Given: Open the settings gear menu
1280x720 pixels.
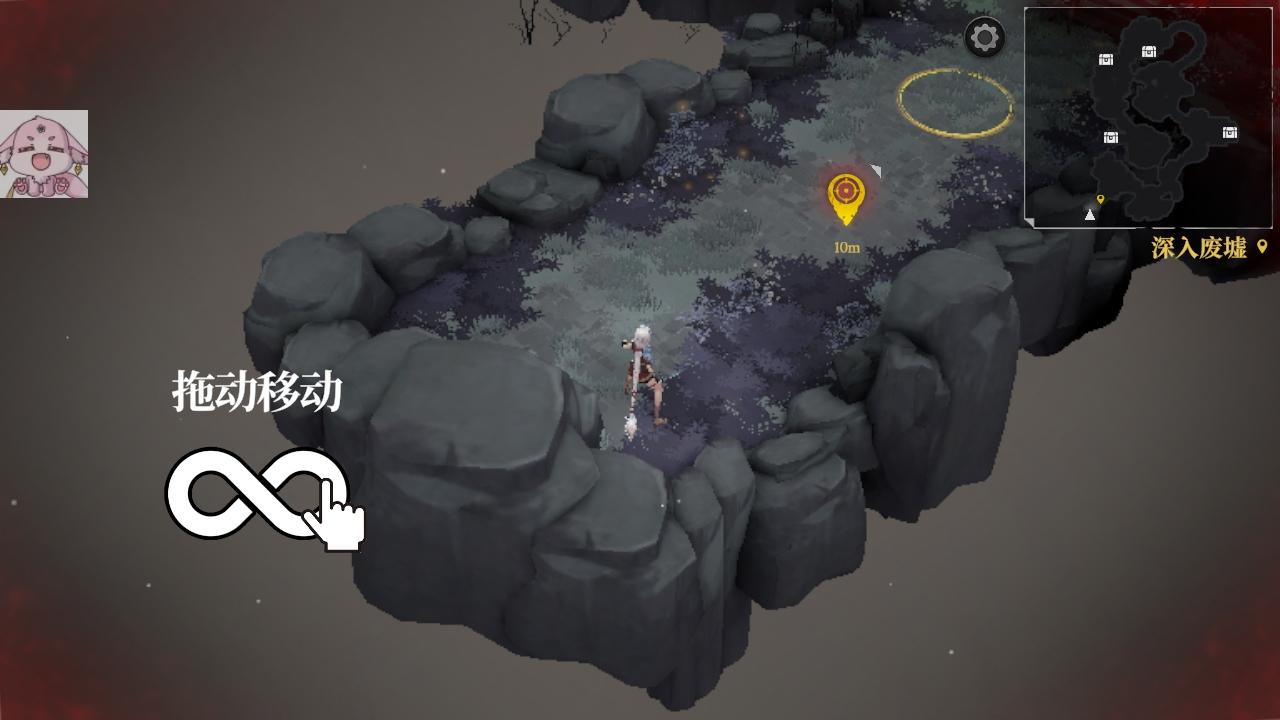Looking at the screenshot, I should [983, 38].
